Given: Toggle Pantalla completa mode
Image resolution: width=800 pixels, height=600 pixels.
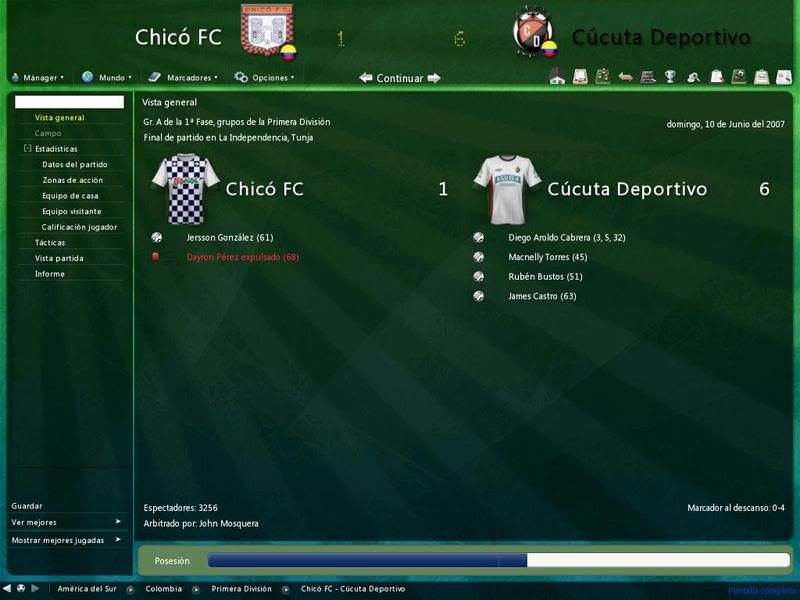Looking at the screenshot, I should point(760,591).
